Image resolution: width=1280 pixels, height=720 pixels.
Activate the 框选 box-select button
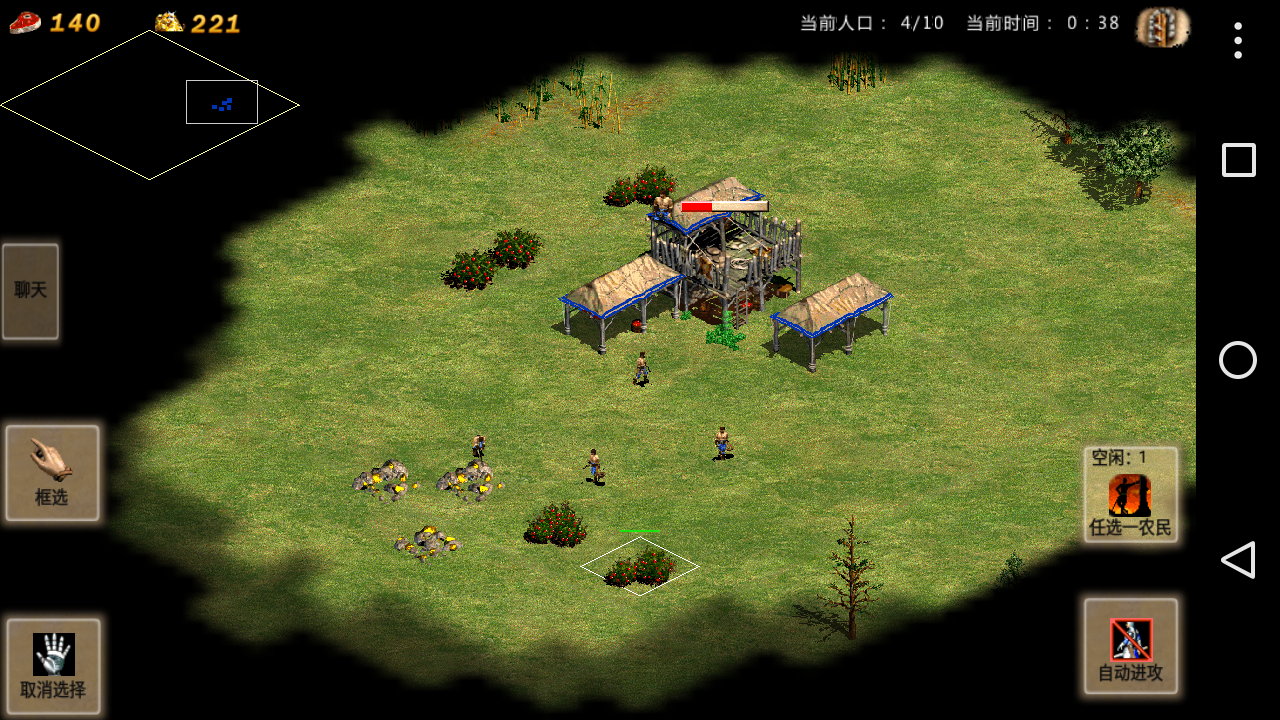tap(52, 473)
